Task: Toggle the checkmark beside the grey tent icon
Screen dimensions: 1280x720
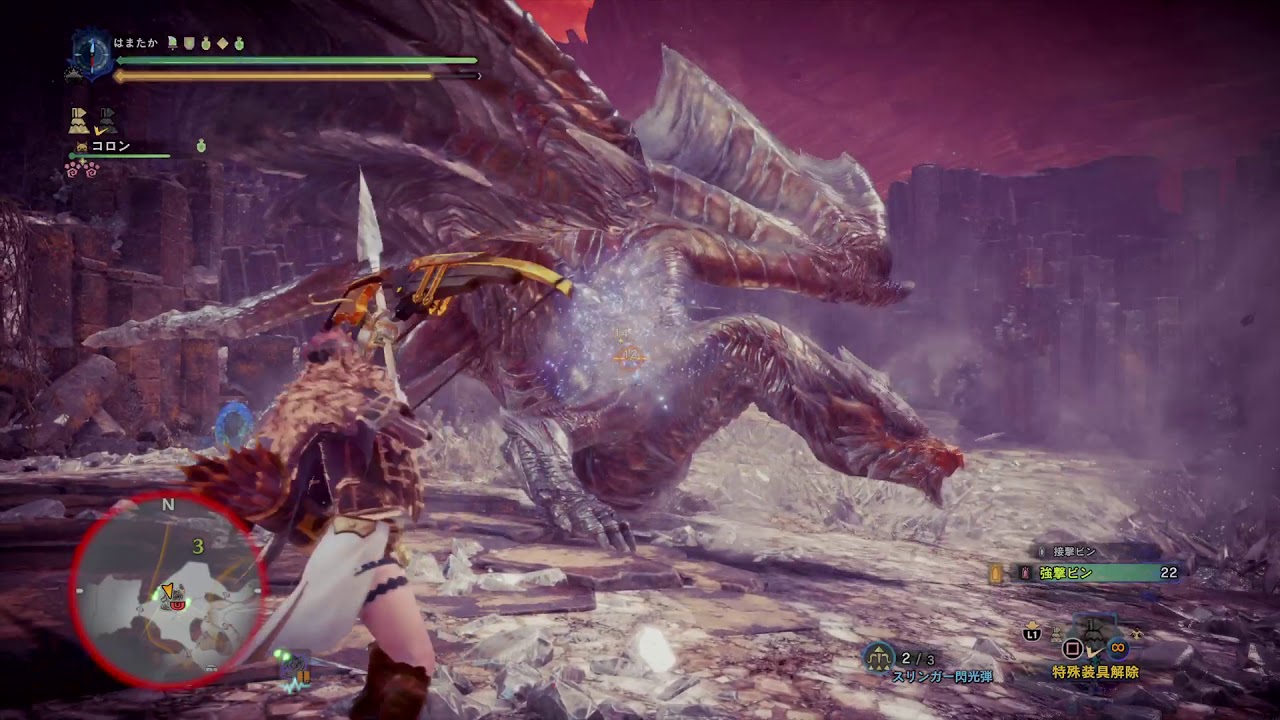Action: coord(100,130)
